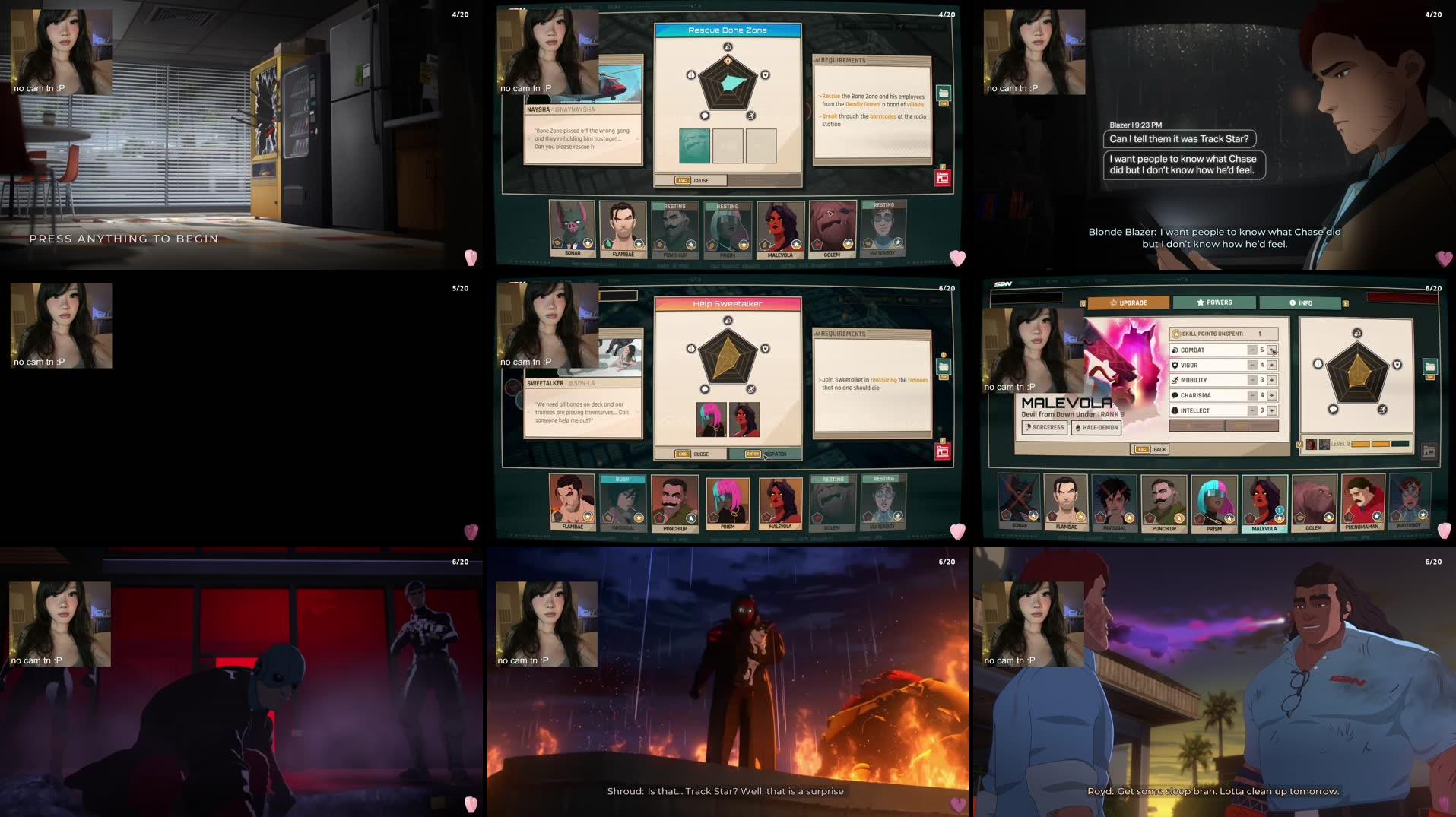Viewport: 1456px width, 817px height.
Task: Click Dispatch on the Help Sweetalker mission
Action: pos(766,454)
